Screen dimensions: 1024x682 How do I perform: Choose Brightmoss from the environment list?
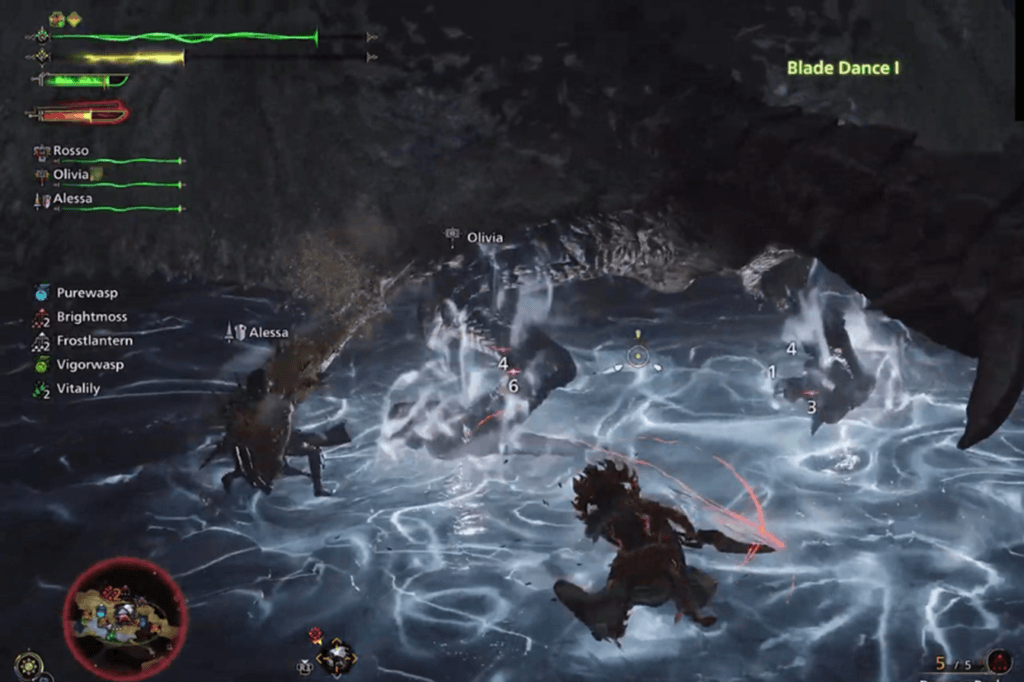click(91, 317)
